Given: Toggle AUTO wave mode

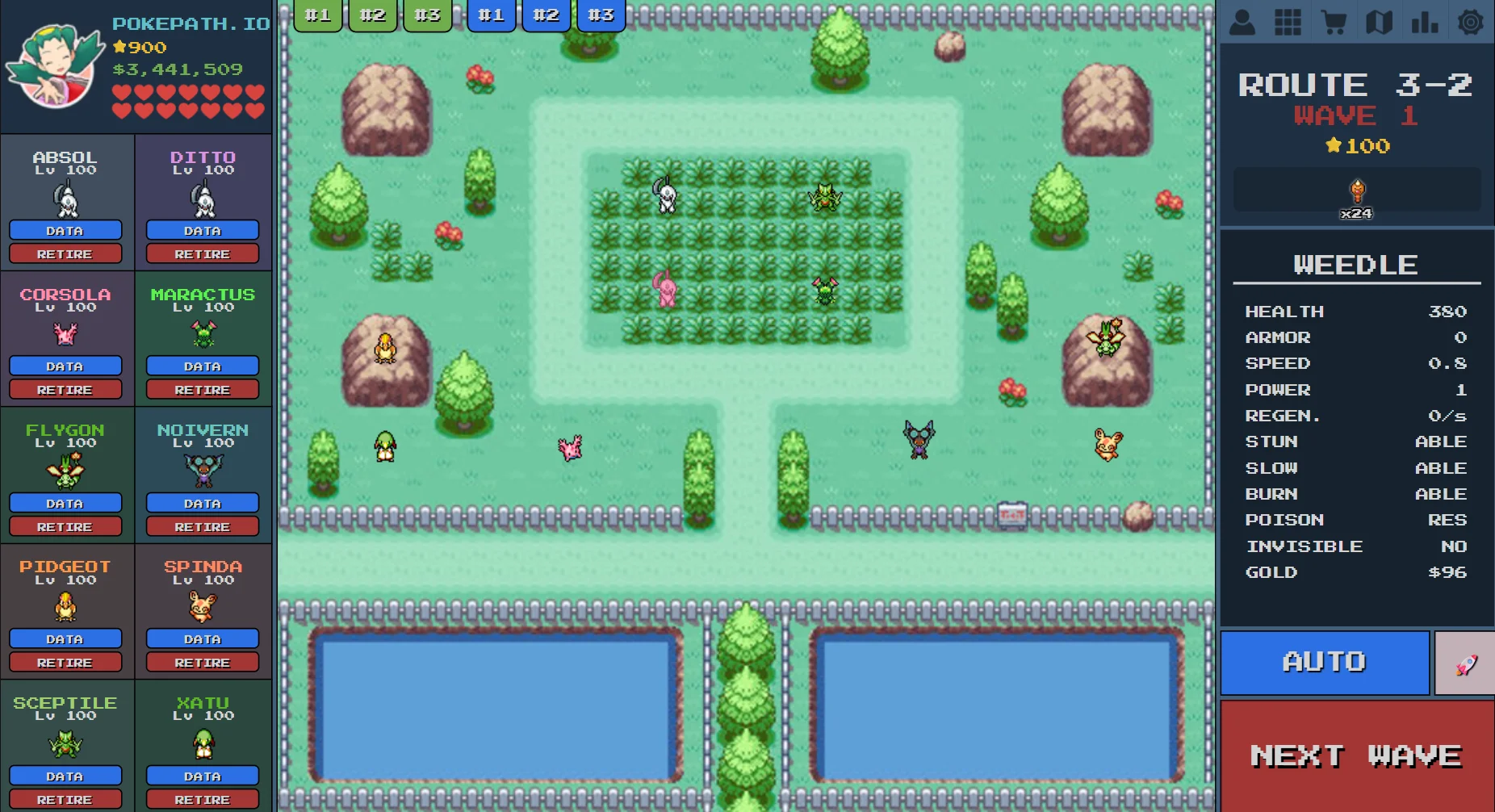Looking at the screenshot, I should 1324,662.
